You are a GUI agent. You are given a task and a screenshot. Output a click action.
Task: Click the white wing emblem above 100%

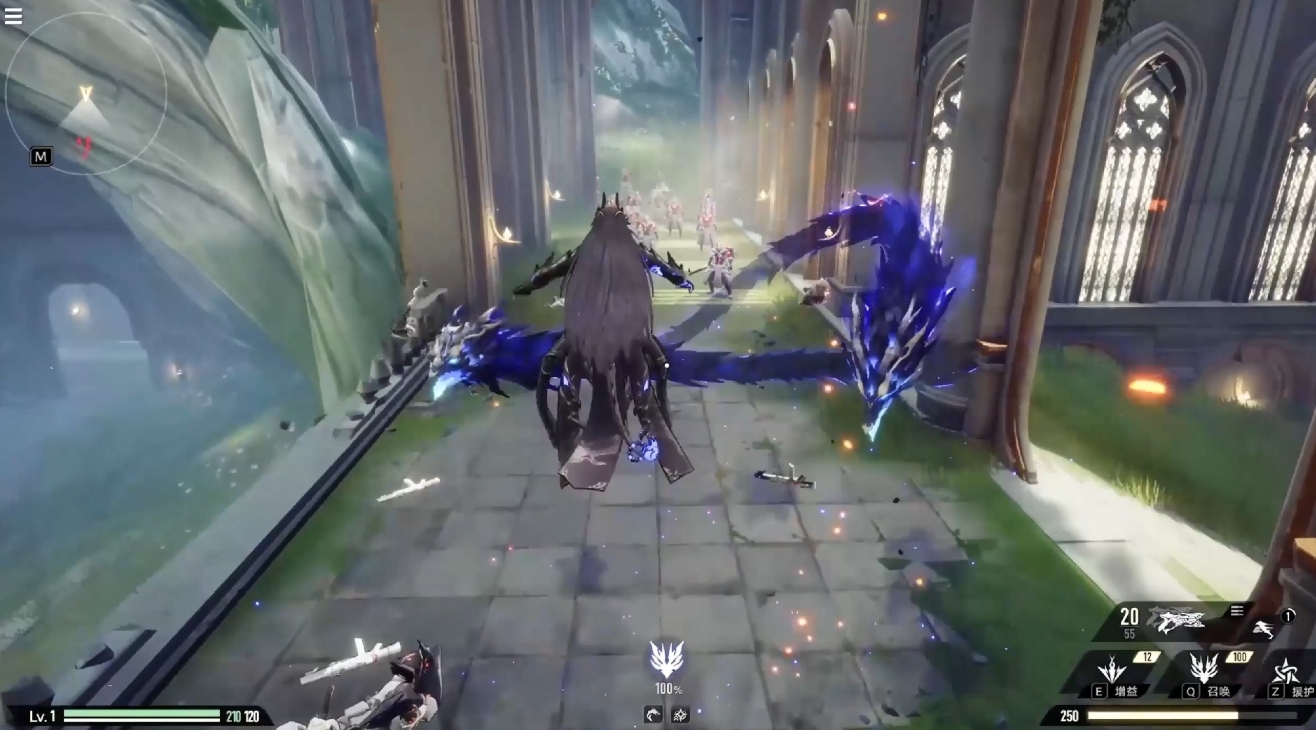click(x=667, y=658)
